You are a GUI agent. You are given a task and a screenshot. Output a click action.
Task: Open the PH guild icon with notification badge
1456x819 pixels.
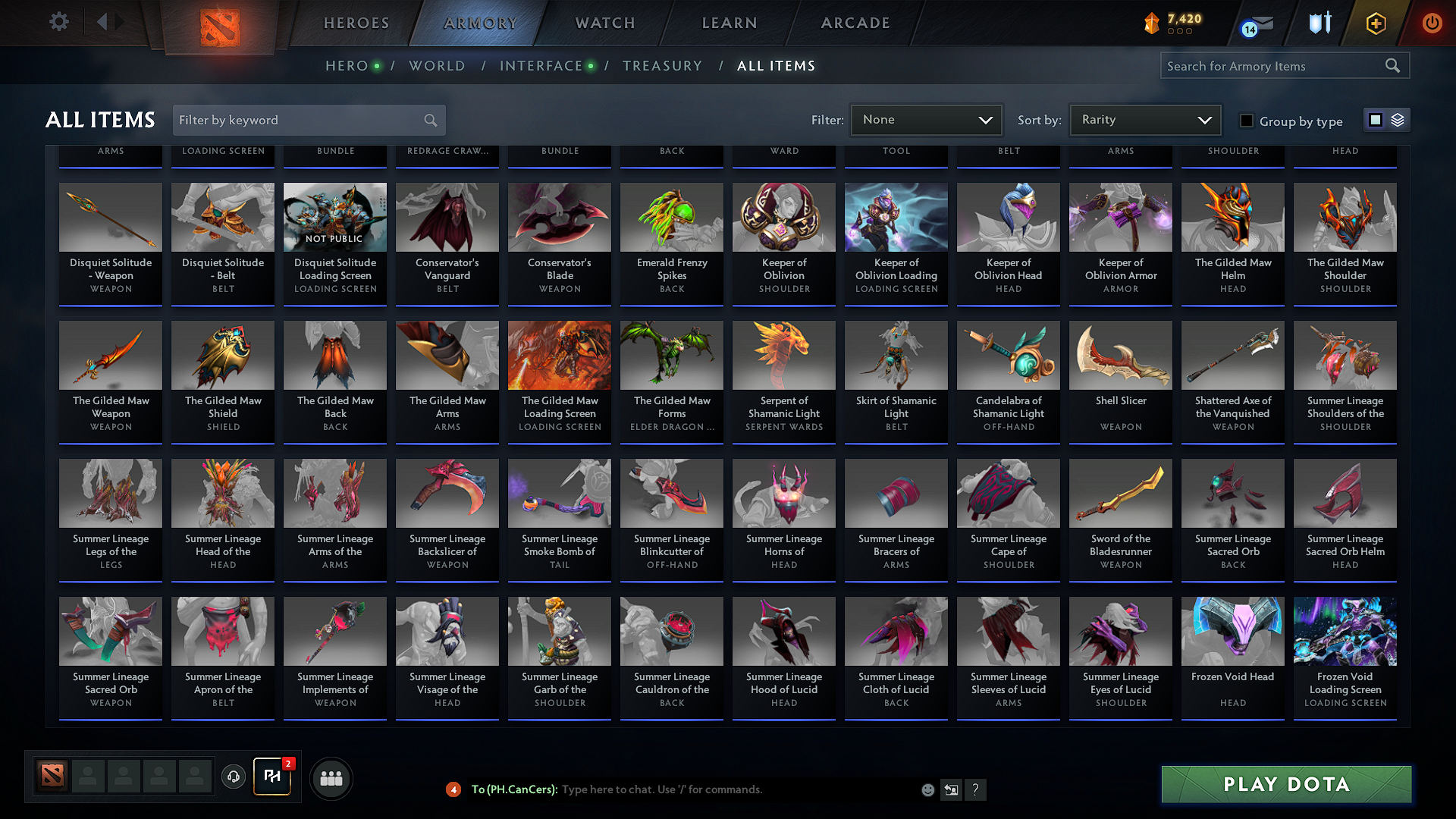(x=272, y=776)
